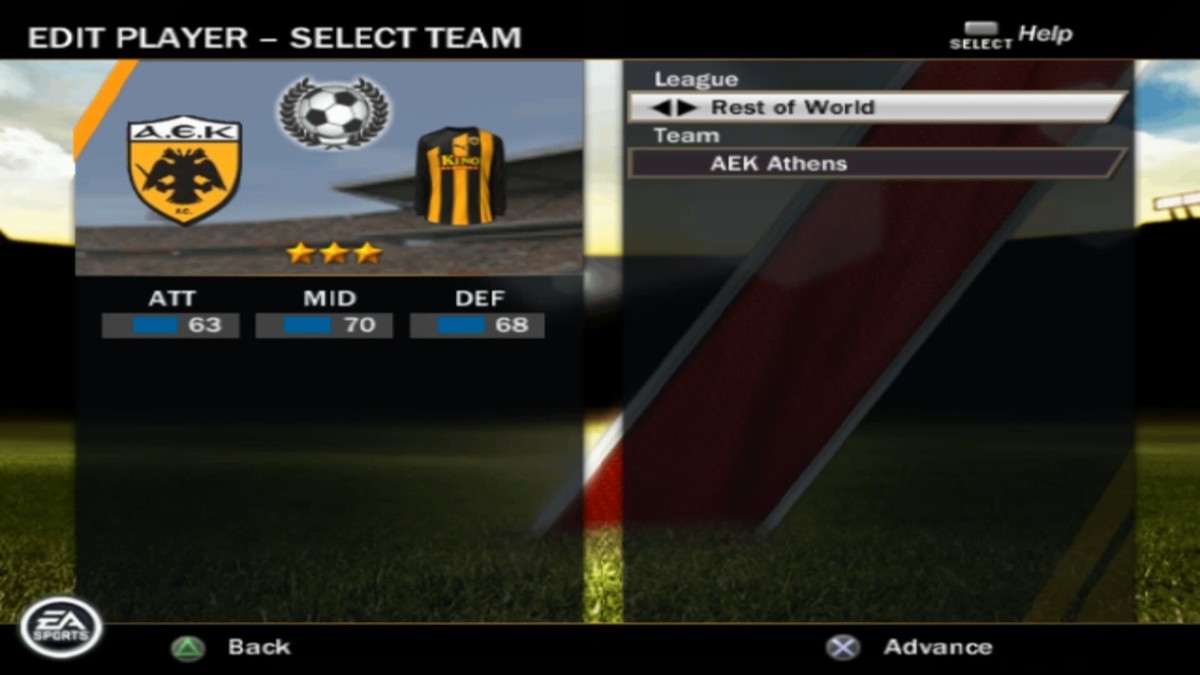
Task: Select the yellow and black striped kit
Action: click(x=460, y=175)
